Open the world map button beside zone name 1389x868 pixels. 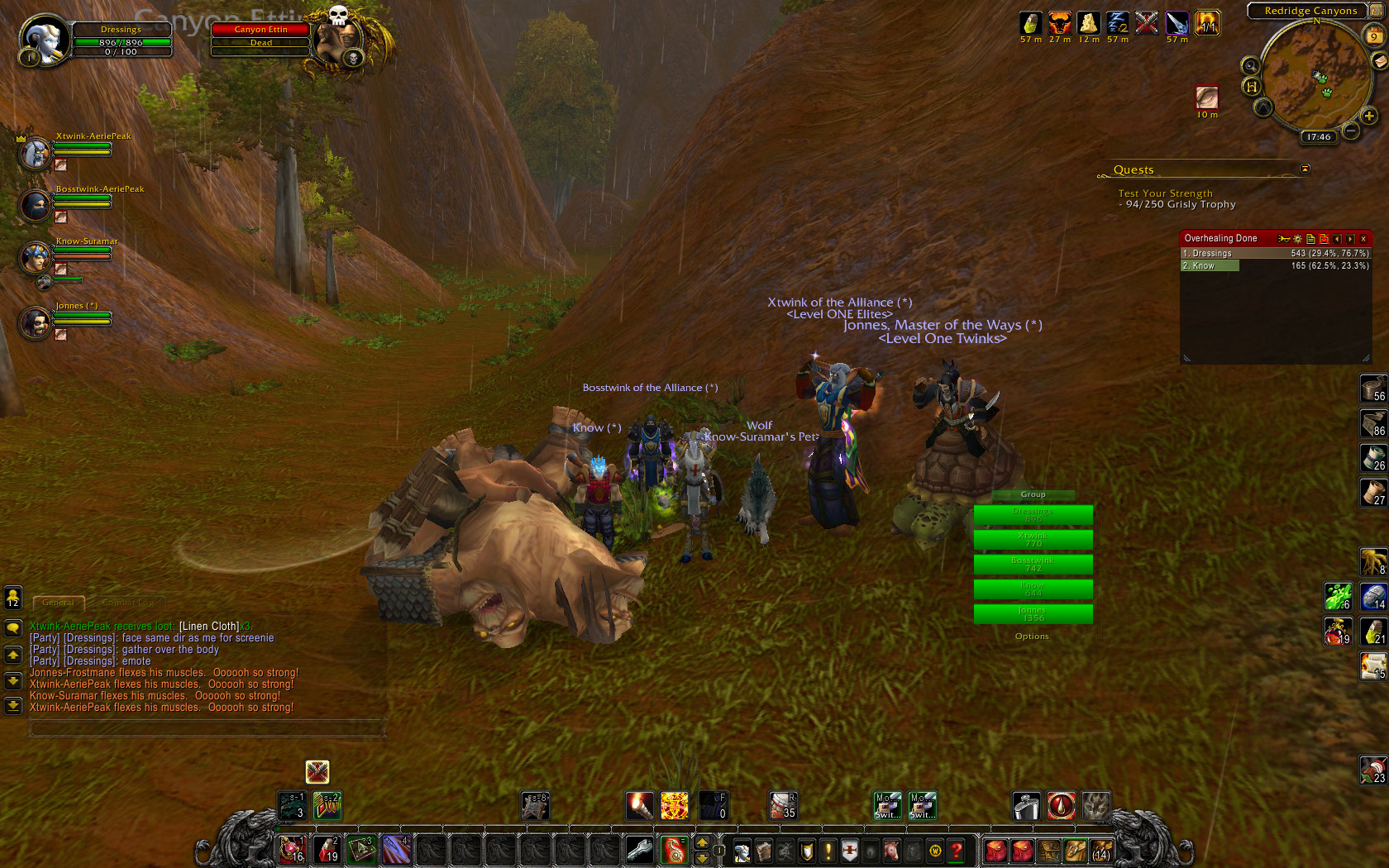[x=1375, y=10]
